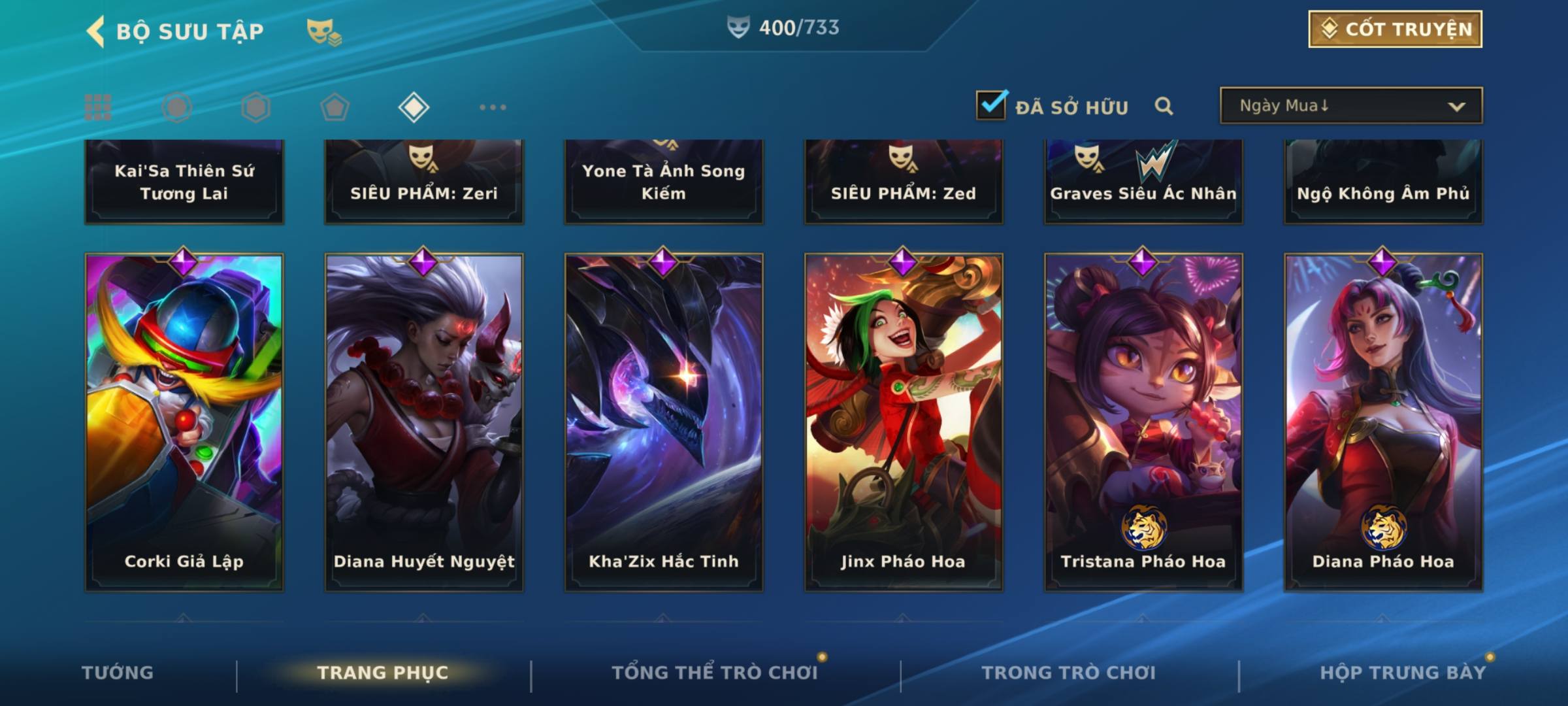Show more filters via three dots
1568x706 pixels.
pos(493,107)
